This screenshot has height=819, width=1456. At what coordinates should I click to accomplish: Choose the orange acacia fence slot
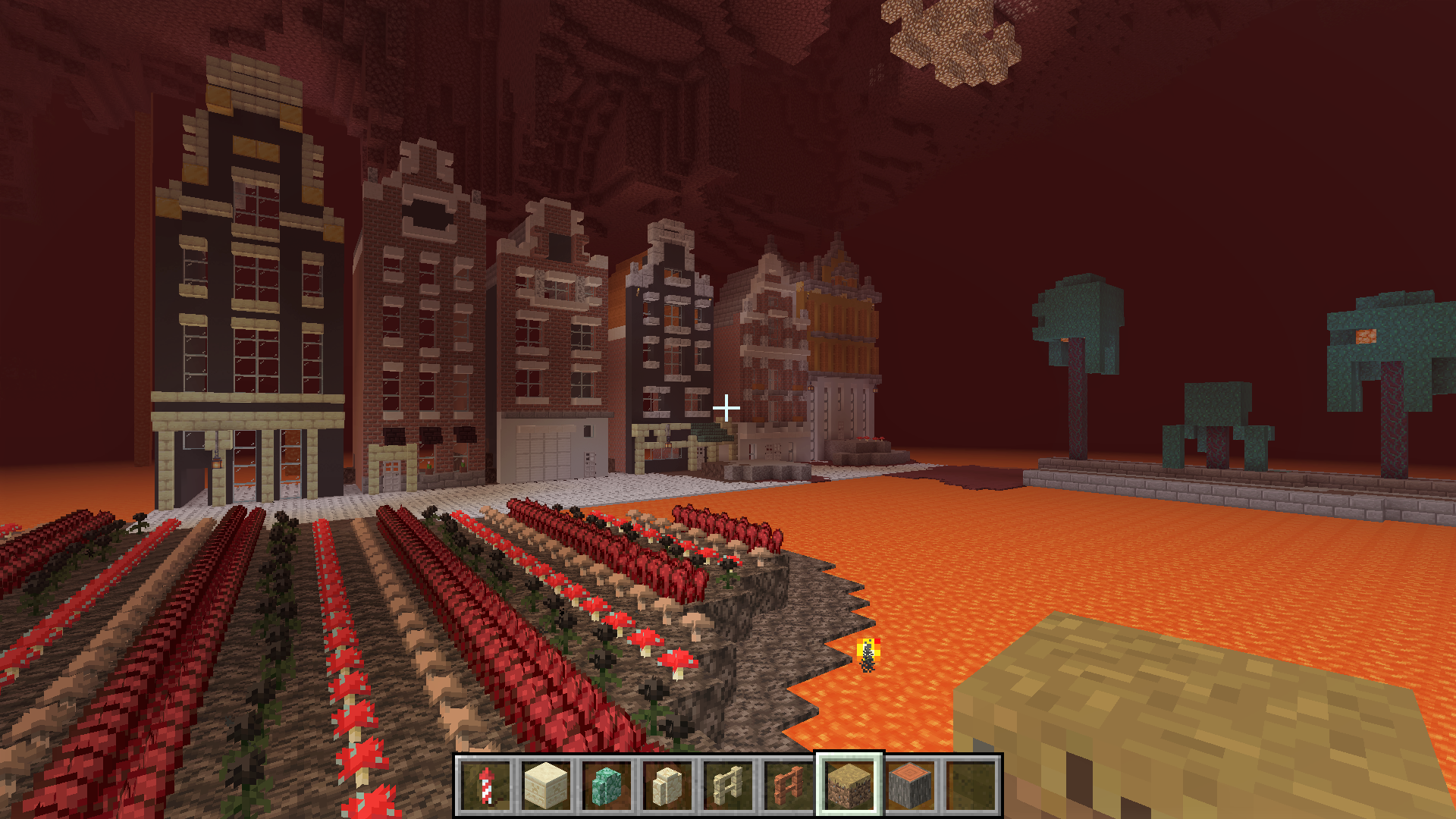[x=789, y=785]
